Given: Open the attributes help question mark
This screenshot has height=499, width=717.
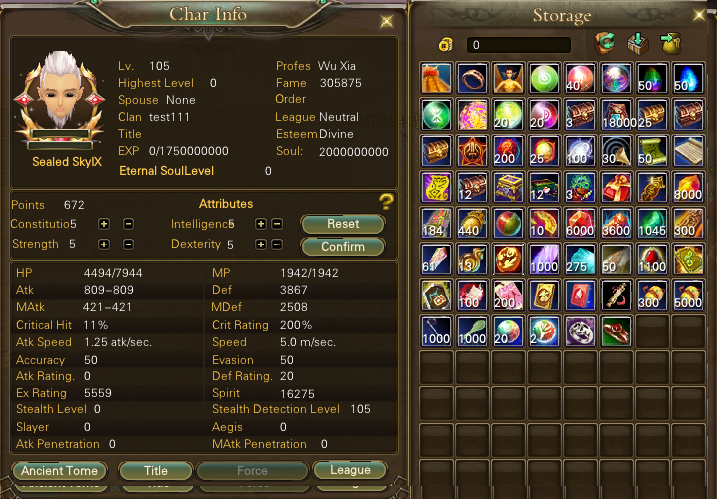Looking at the screenshot, I should (386, 202).
